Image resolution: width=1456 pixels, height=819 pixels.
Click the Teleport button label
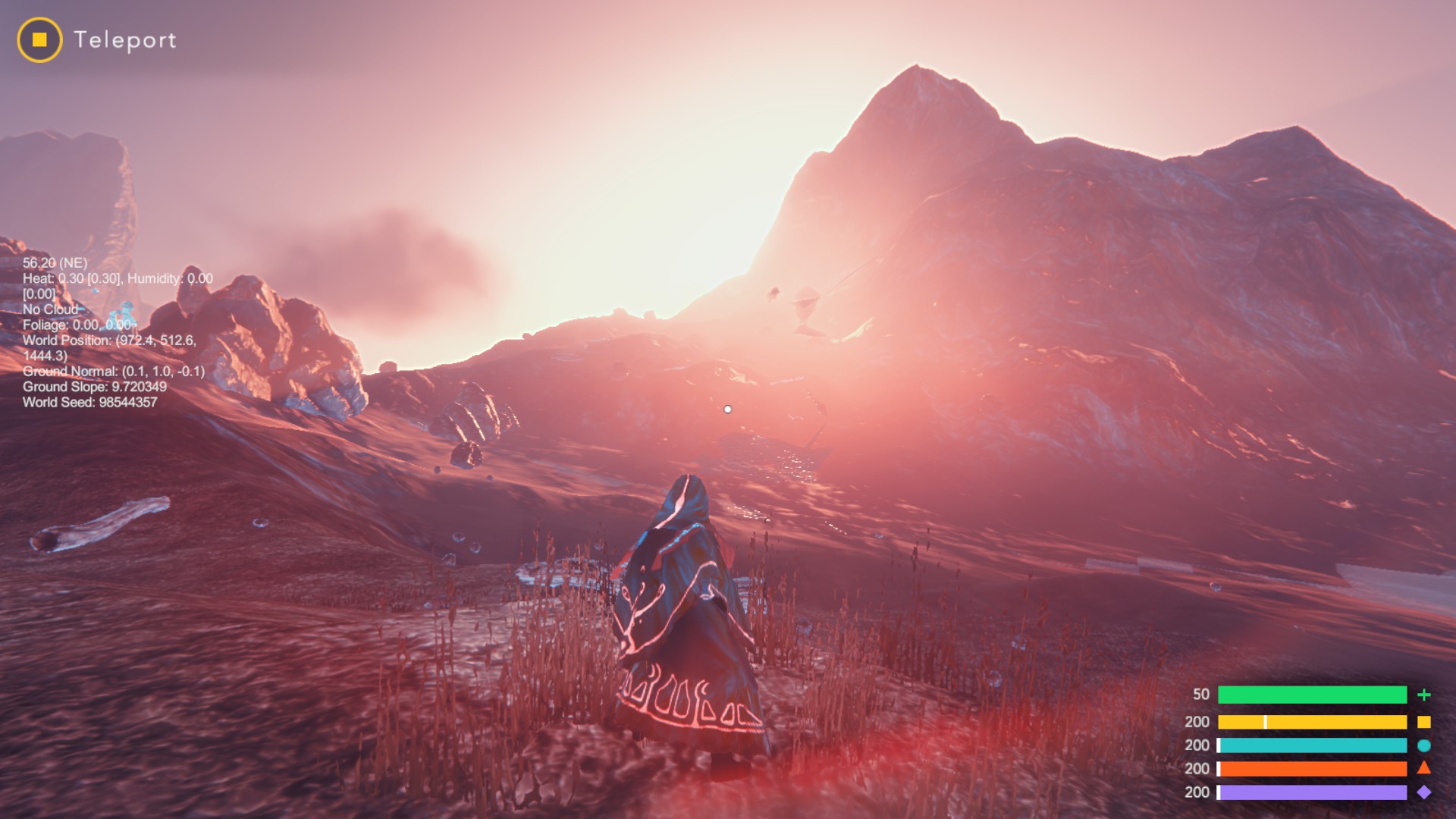tap(126, 41)
